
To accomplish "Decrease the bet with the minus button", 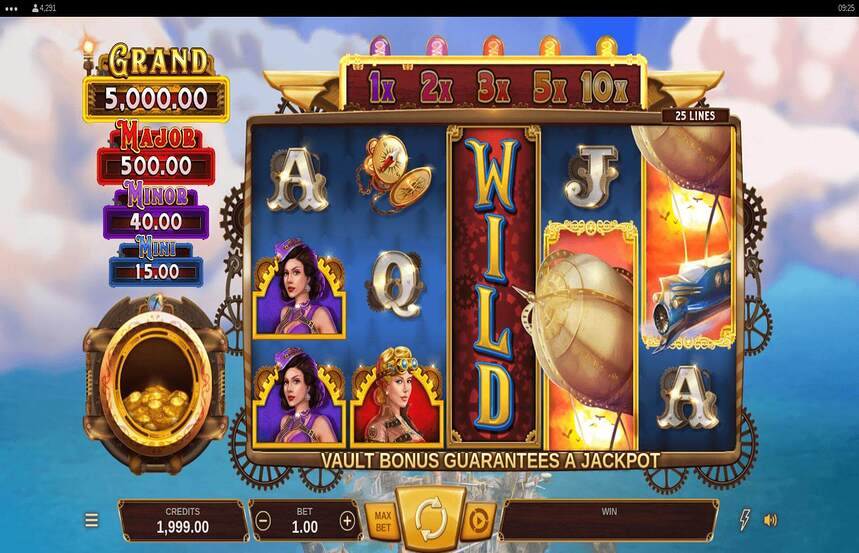I will pos(263,520).
